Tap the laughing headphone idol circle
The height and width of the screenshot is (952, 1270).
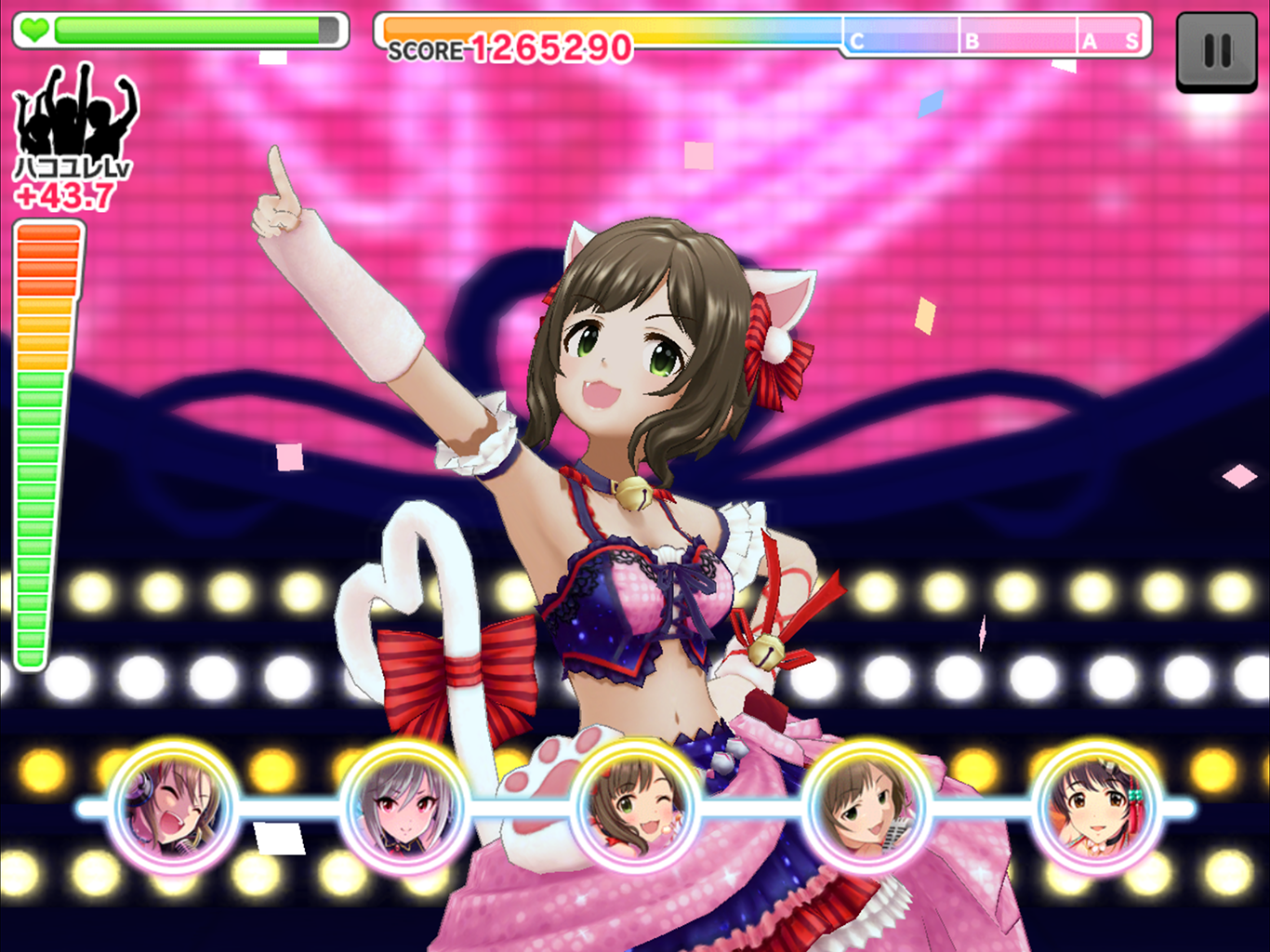174,807
